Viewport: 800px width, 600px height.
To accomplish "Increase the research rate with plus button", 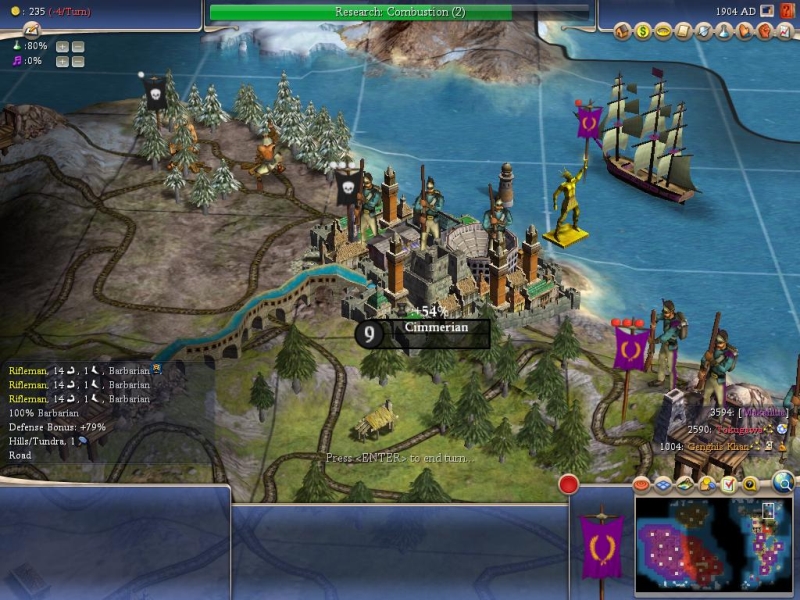I will coord(63,46).
